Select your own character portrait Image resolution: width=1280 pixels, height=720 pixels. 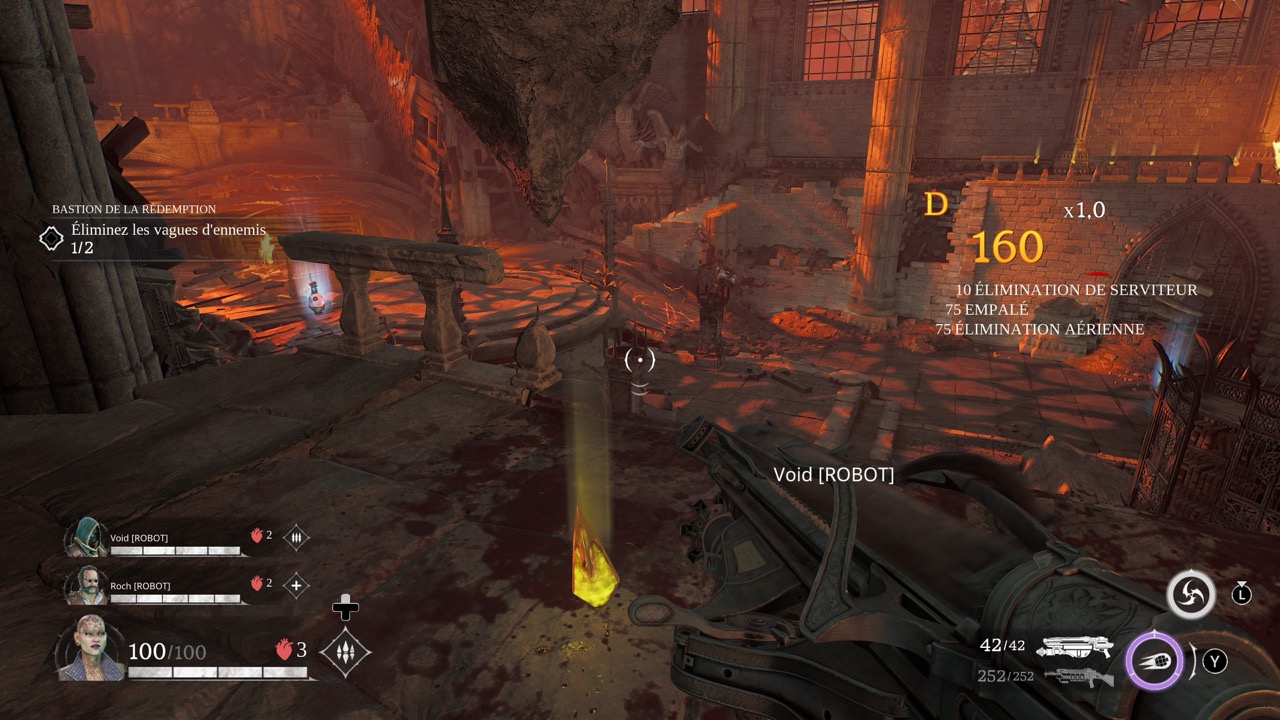coord(91,650)
